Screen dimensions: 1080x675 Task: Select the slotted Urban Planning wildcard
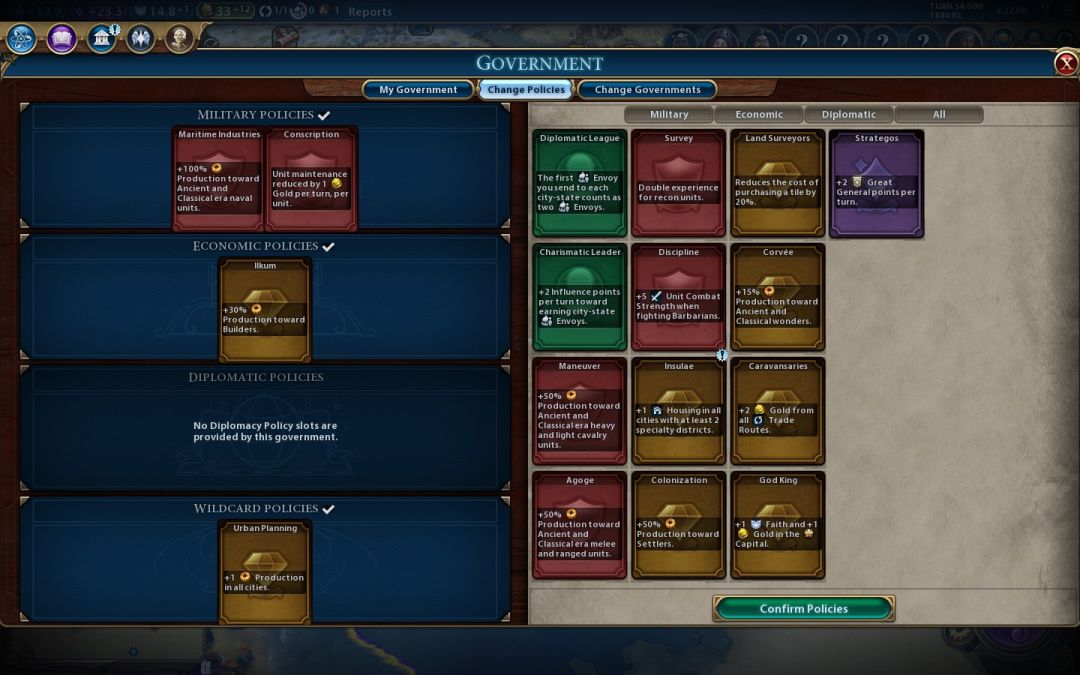point(265,571)
